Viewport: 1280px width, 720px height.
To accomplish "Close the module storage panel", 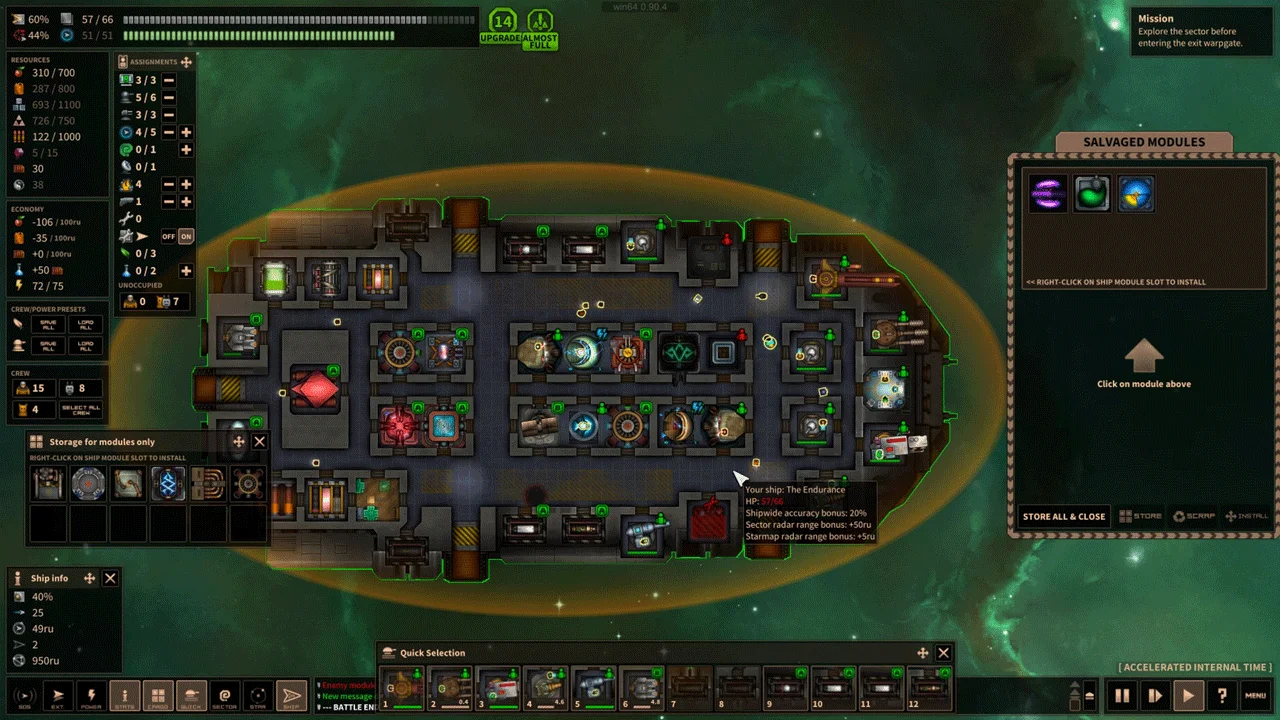I will pos(260,441).
